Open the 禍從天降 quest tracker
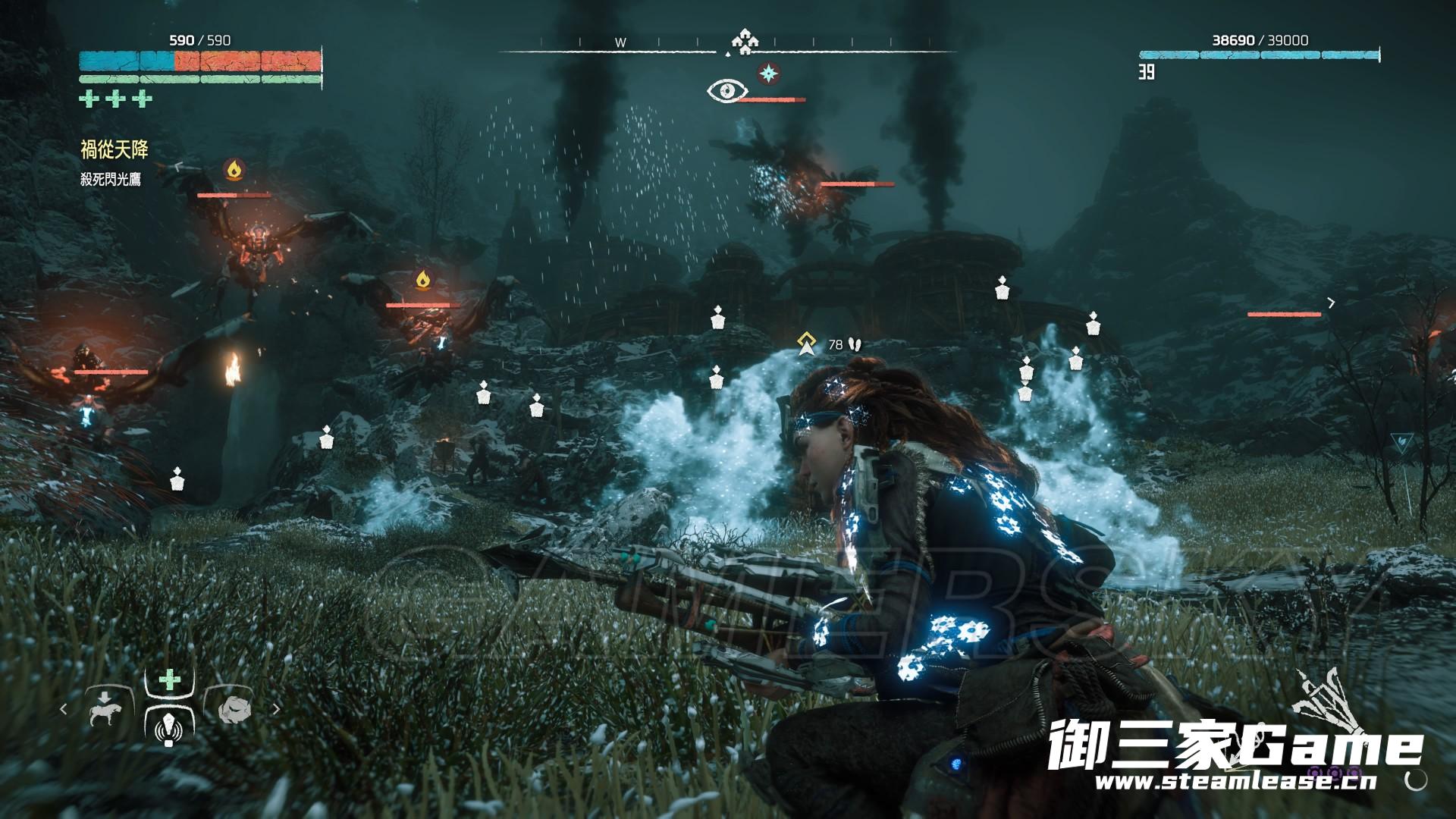 tap(115, 150)
